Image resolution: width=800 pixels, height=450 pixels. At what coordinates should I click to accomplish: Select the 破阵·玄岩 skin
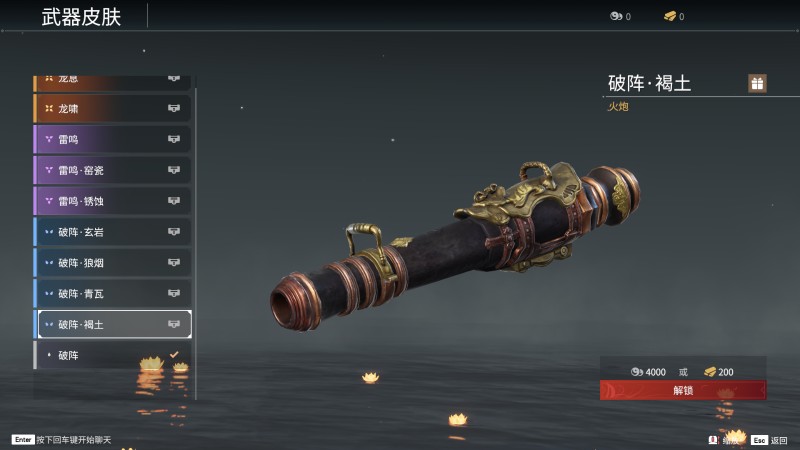(x=112, y=232)
